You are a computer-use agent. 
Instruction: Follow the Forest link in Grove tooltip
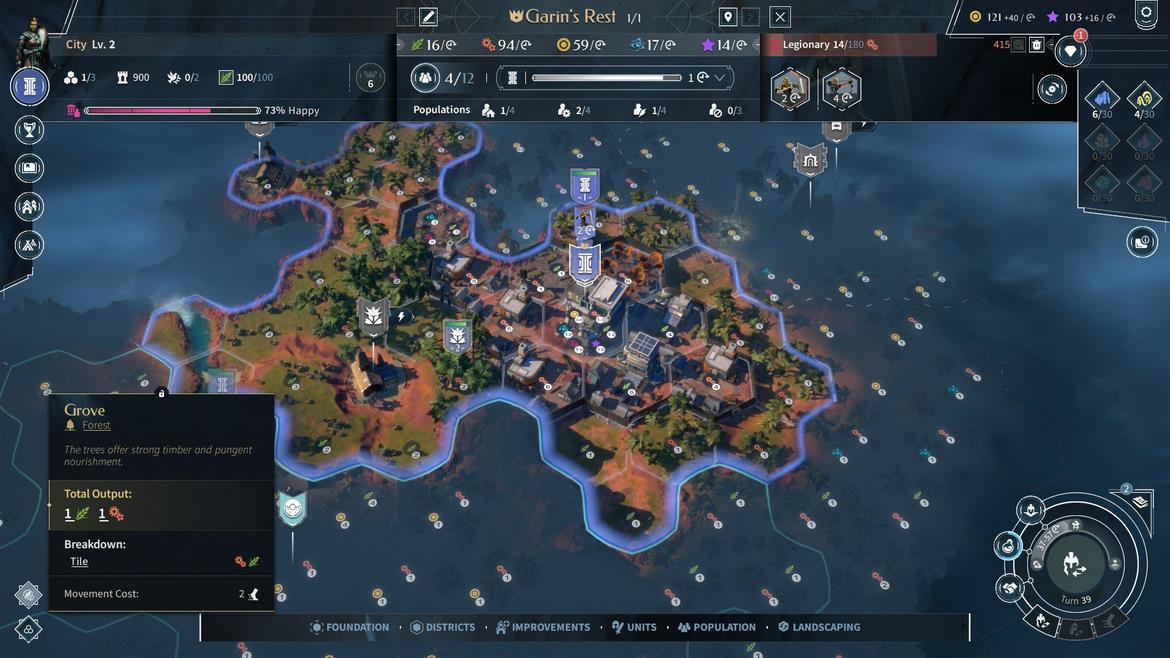[x=96, y=425]
